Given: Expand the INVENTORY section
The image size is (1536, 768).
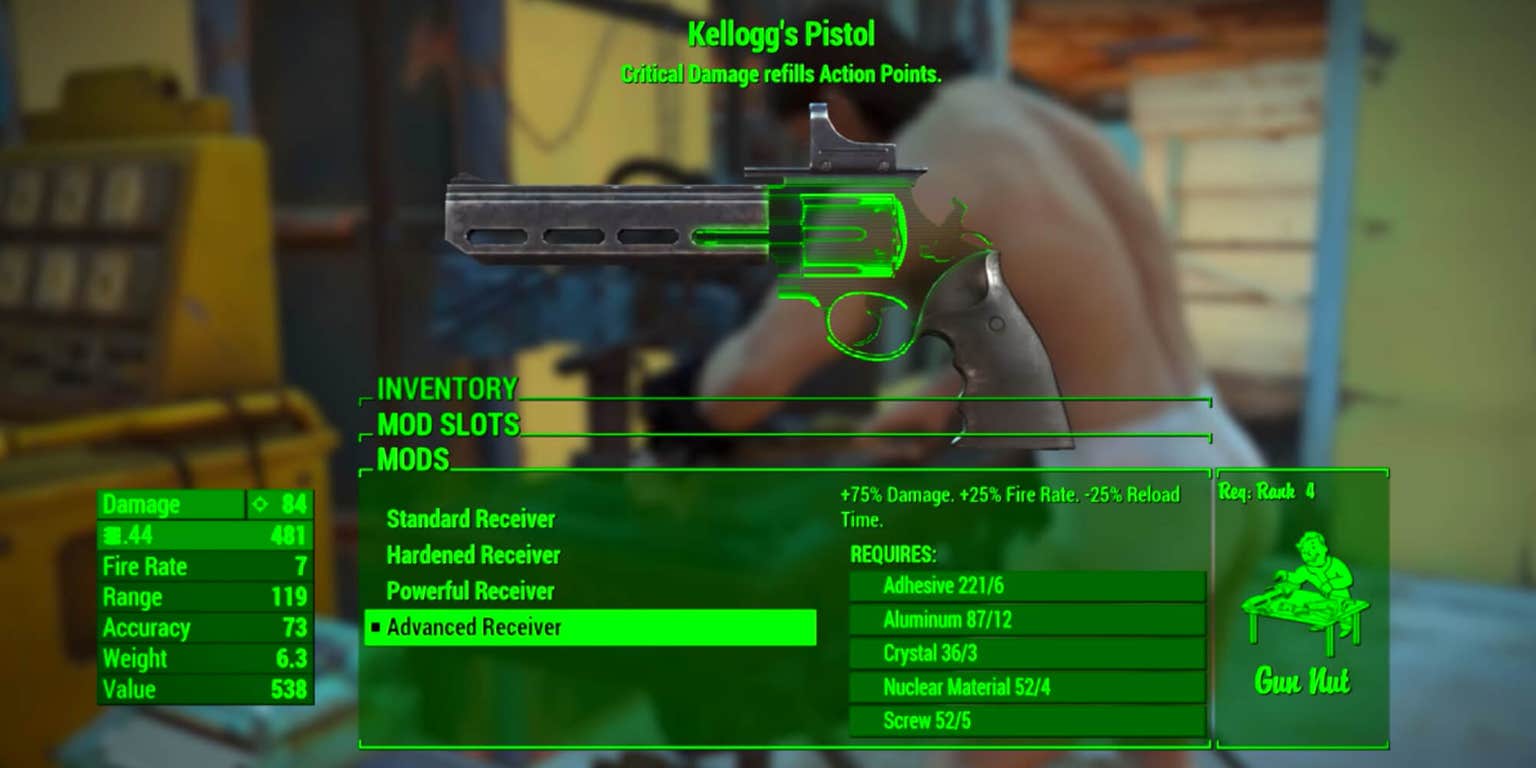Looking at the screenshot, I should click(x=446, y=389).
